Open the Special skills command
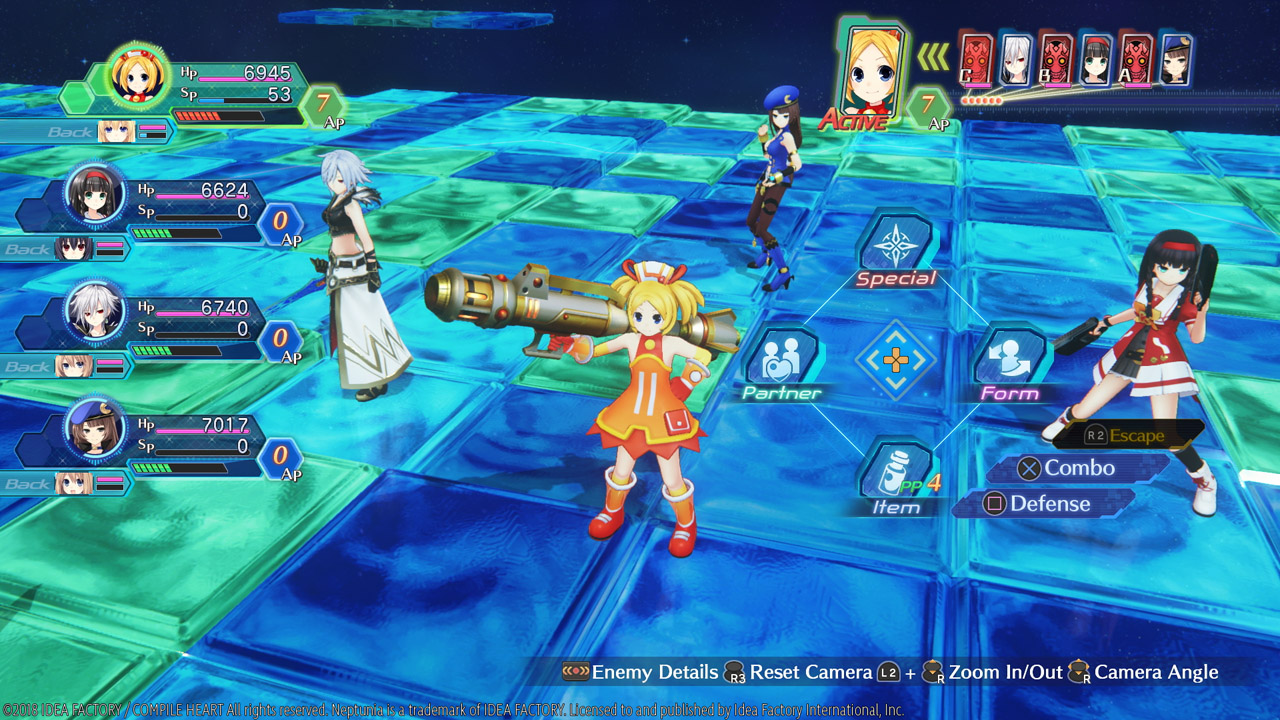The width and height of the screenshot is (1280, 720). pyautogui.click(x=895, y=250)
